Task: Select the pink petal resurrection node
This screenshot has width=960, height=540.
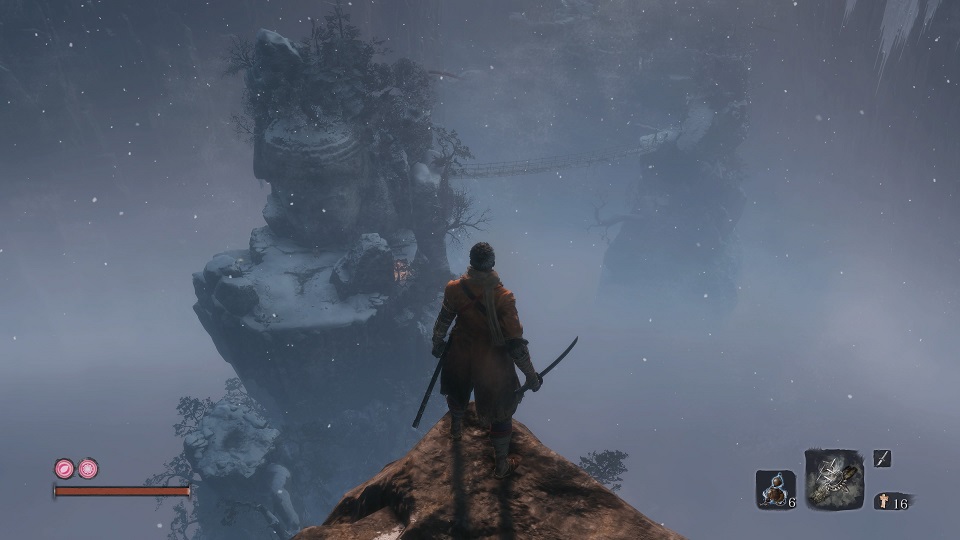Action: [x=65, y=468]
